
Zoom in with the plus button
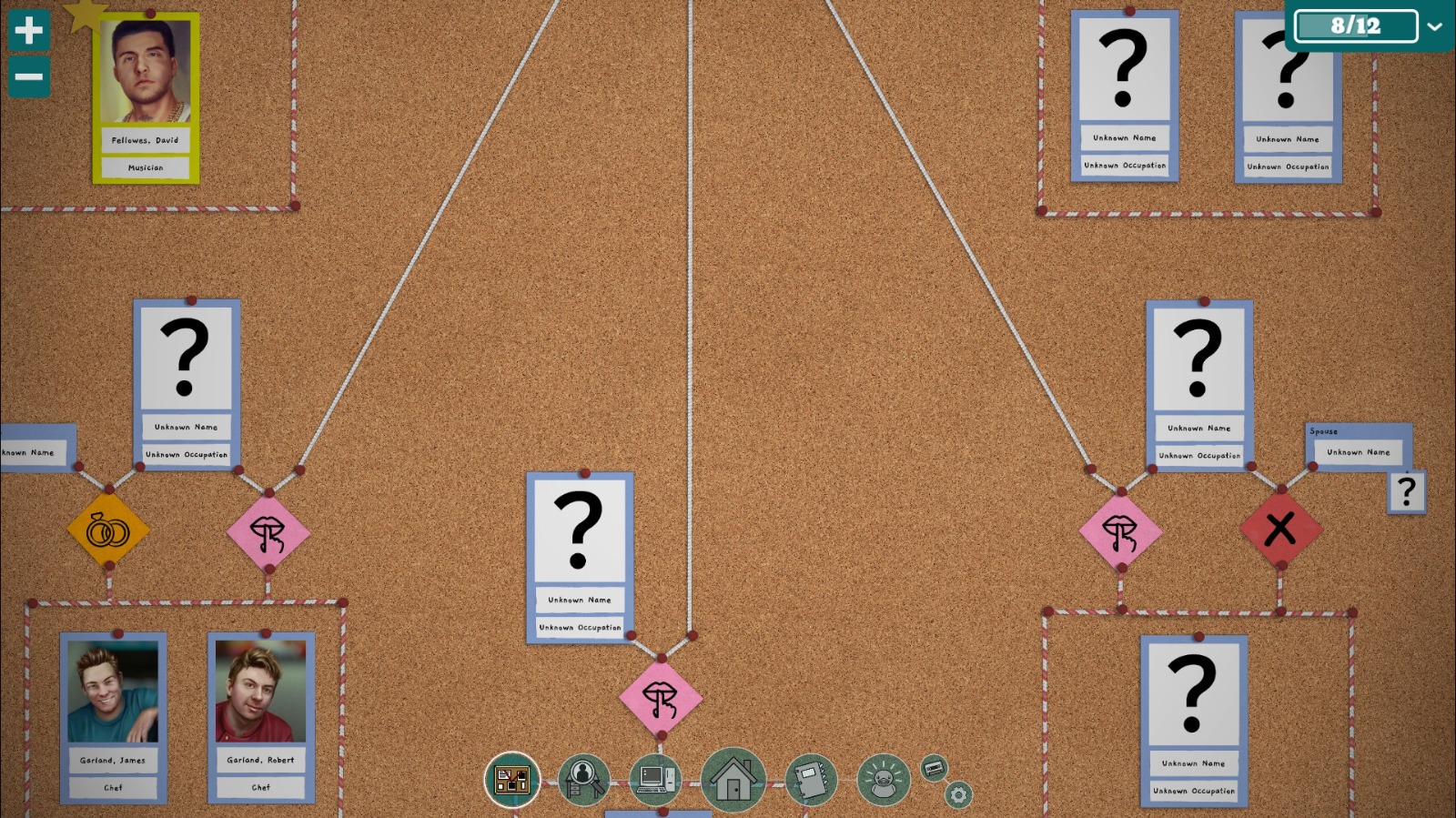(x=28, y=31)
